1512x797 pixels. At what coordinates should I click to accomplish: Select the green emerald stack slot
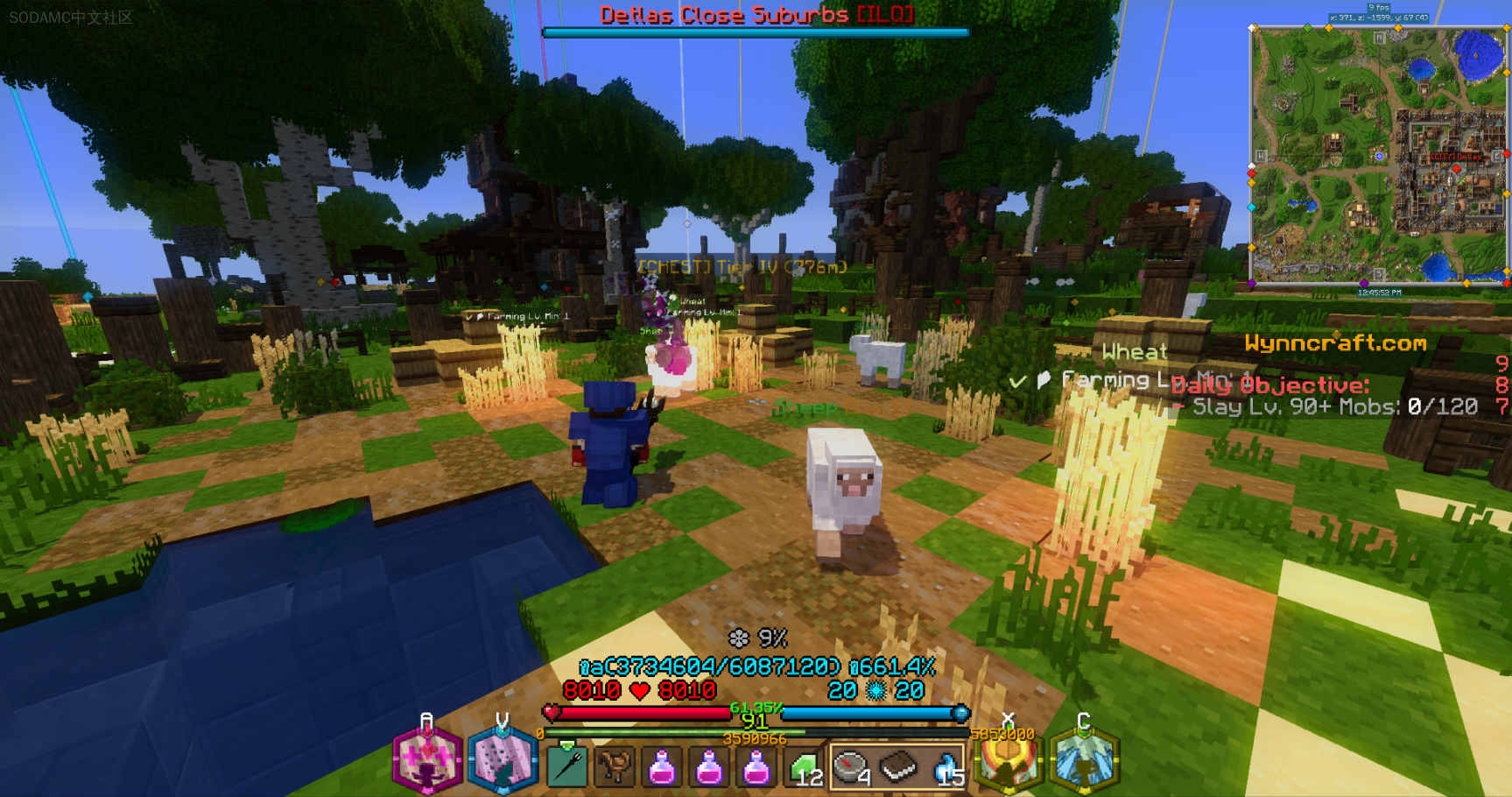[804, 767]
